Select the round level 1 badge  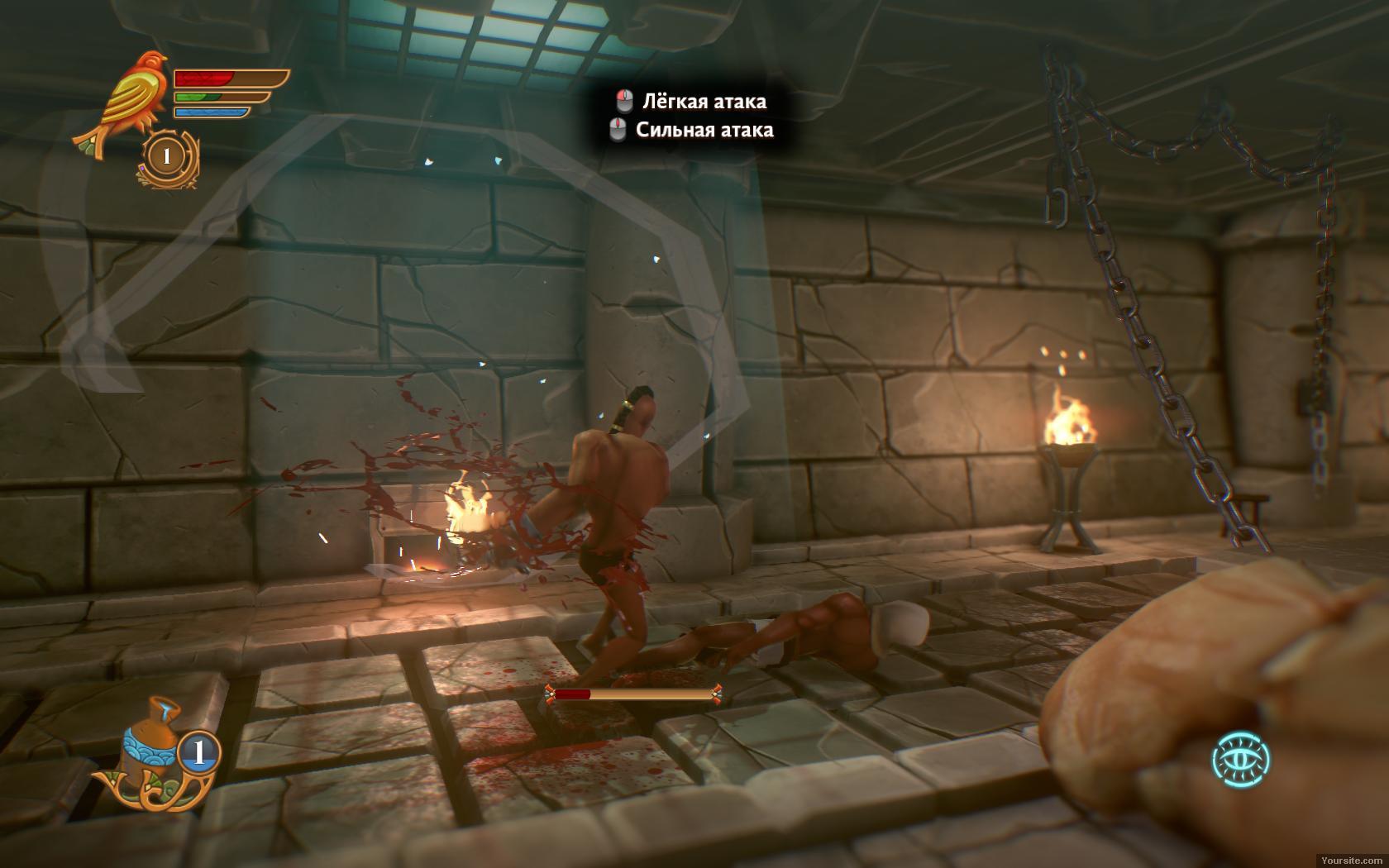167,155
